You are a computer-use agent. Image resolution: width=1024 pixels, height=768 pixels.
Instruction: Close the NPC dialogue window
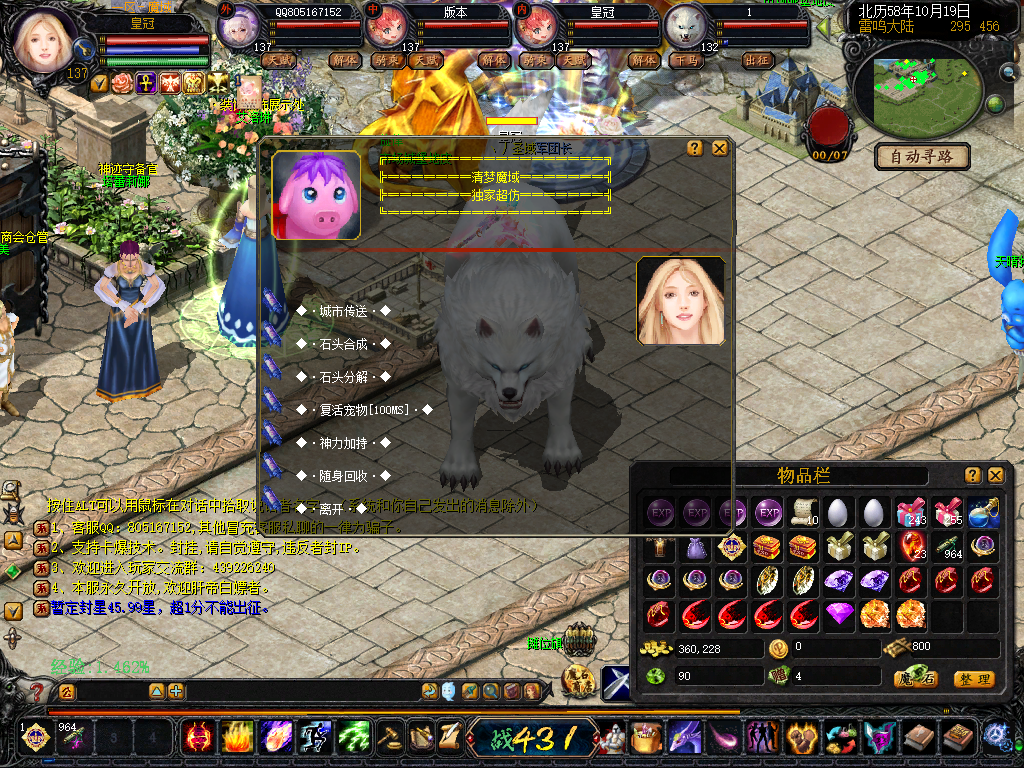click(x=719, y=148)
